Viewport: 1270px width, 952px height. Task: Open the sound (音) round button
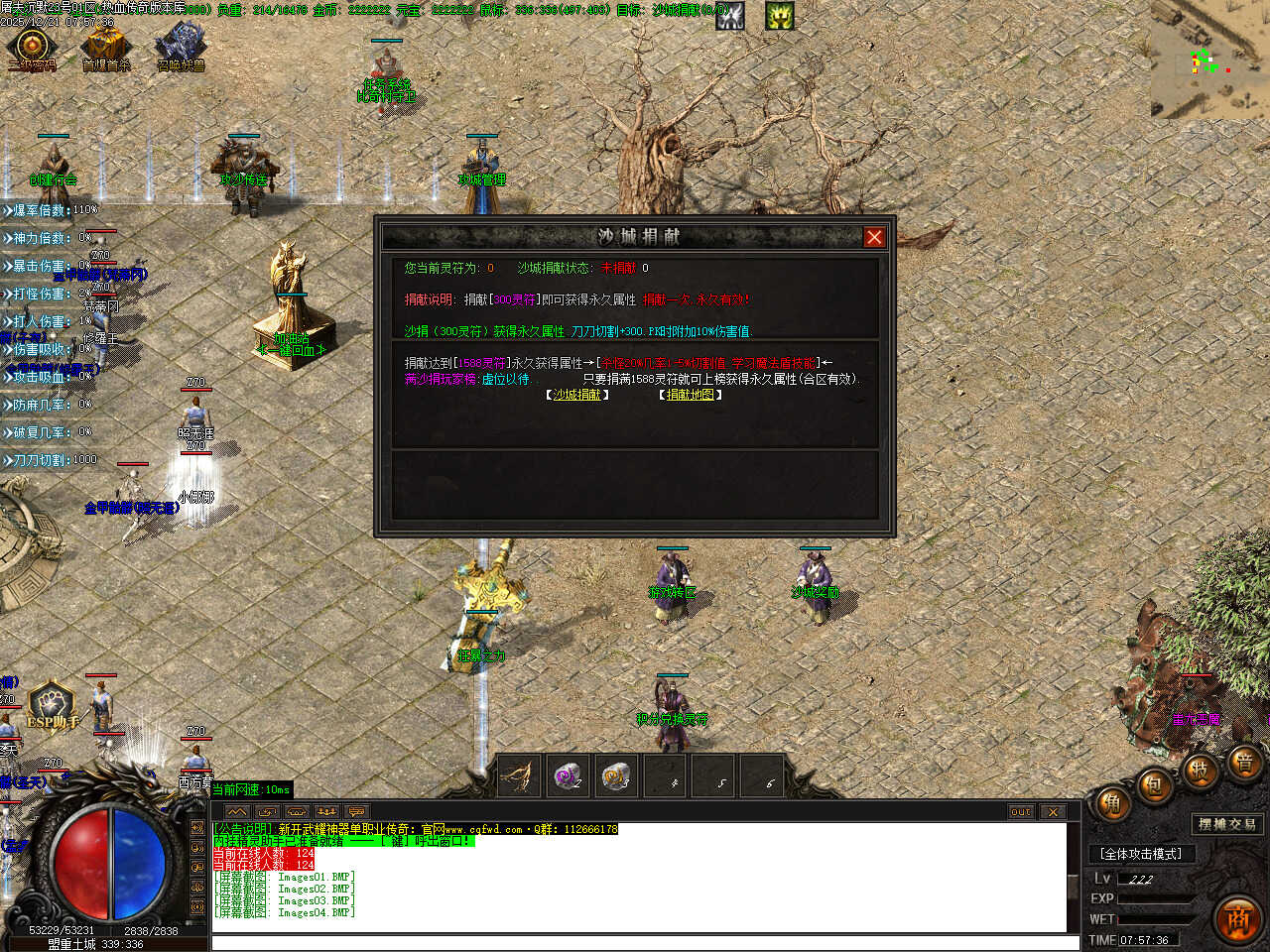1244,763
